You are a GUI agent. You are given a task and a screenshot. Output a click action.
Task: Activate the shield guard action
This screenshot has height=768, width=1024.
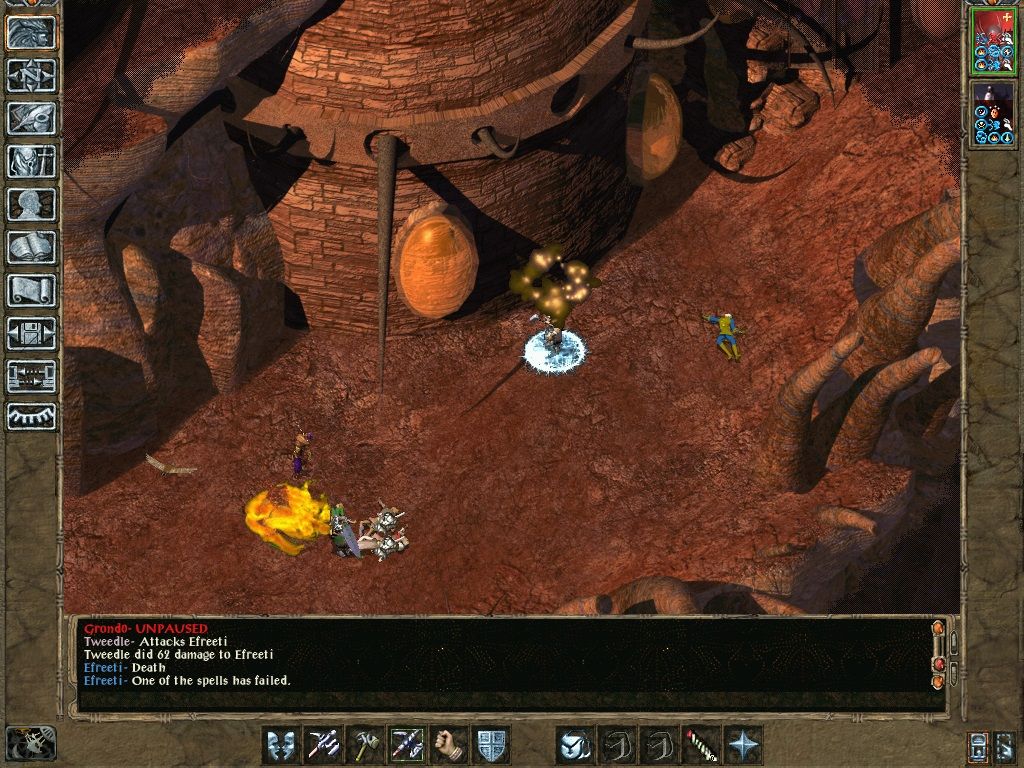point(491,745)
